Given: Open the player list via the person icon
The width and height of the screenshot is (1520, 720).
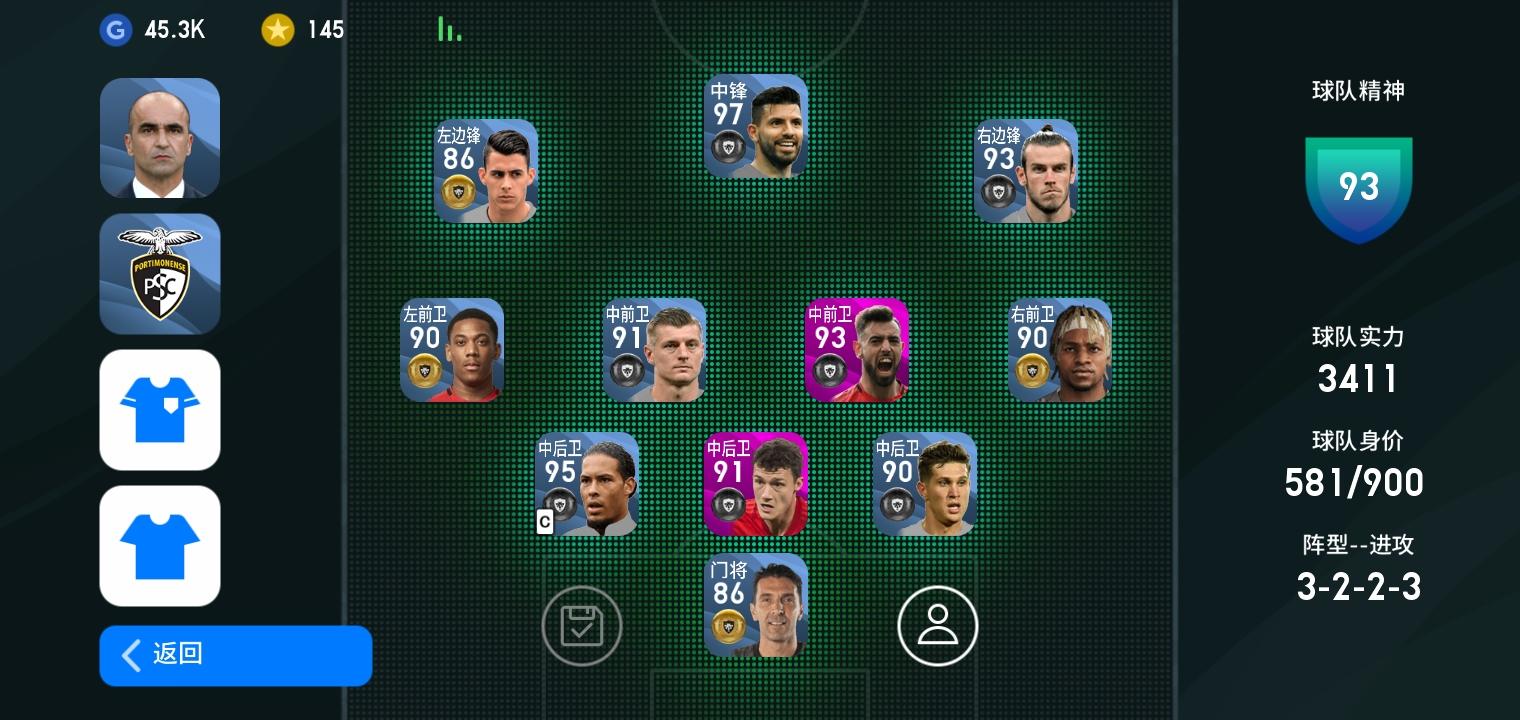Looking at the screenshot, I should click(938, 625).
